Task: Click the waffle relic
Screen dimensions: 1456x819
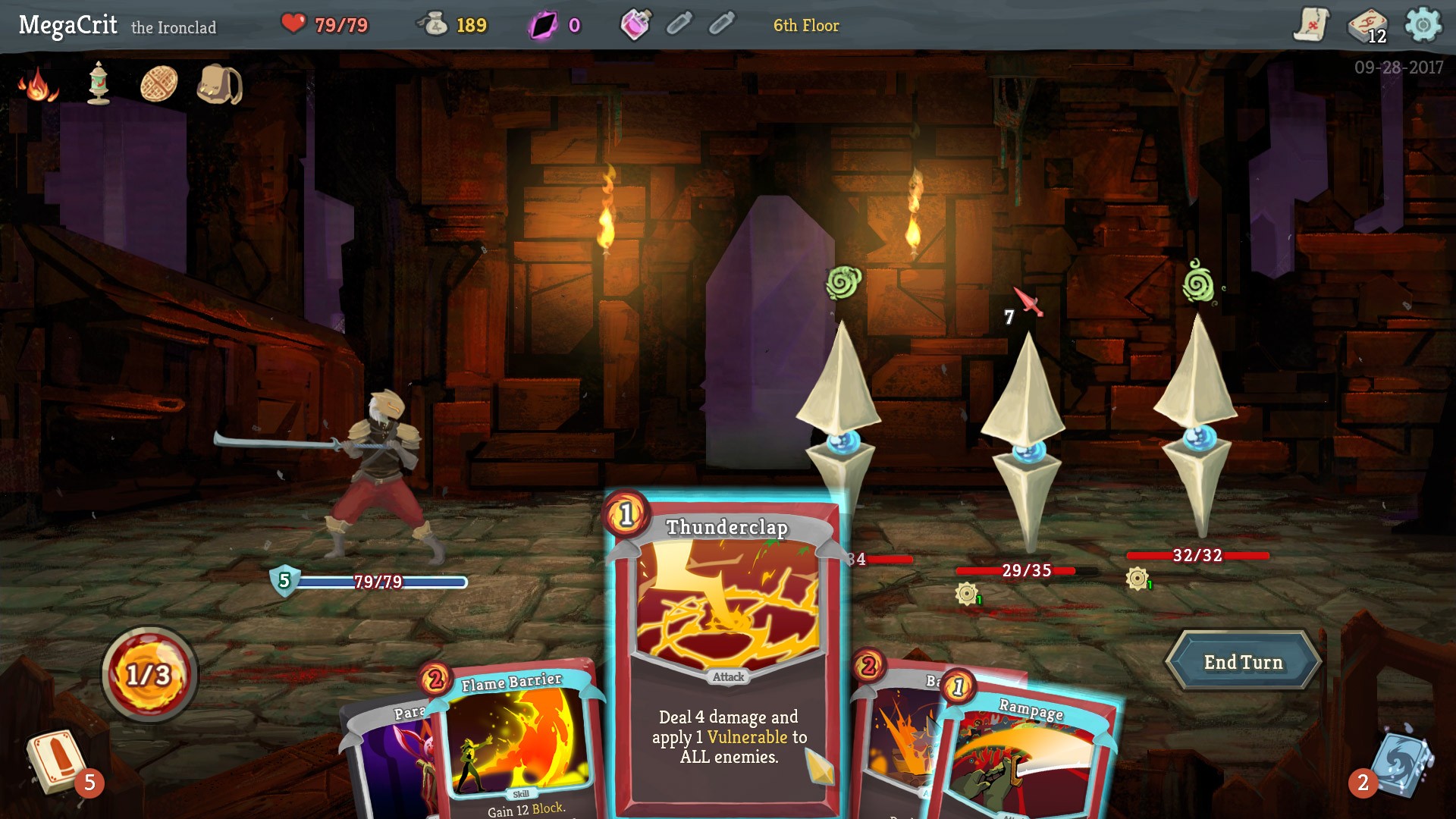Action: tap(159, 83)
